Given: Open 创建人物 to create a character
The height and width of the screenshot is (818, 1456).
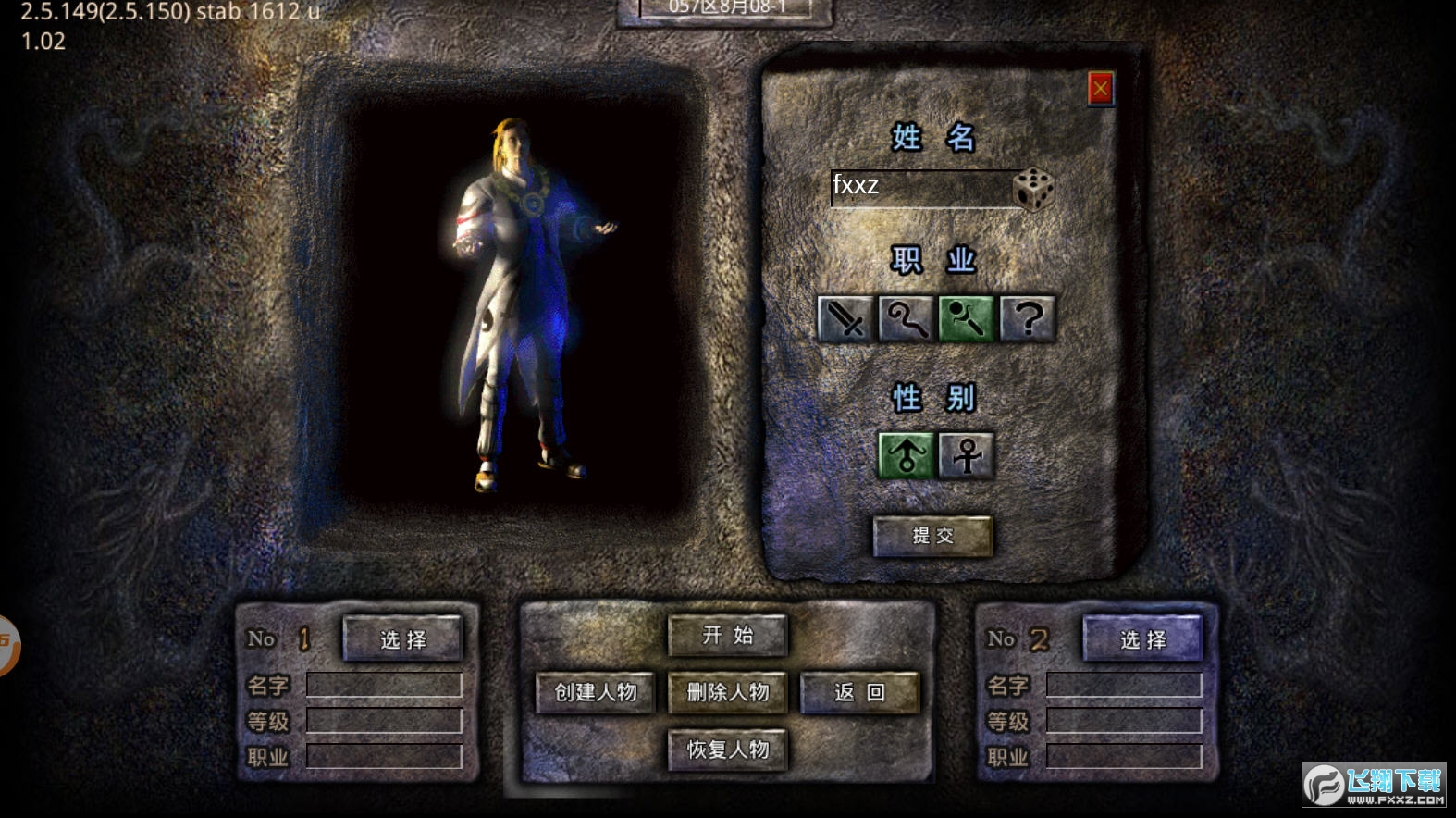Looking at the screenshot, I should (596, 692).
